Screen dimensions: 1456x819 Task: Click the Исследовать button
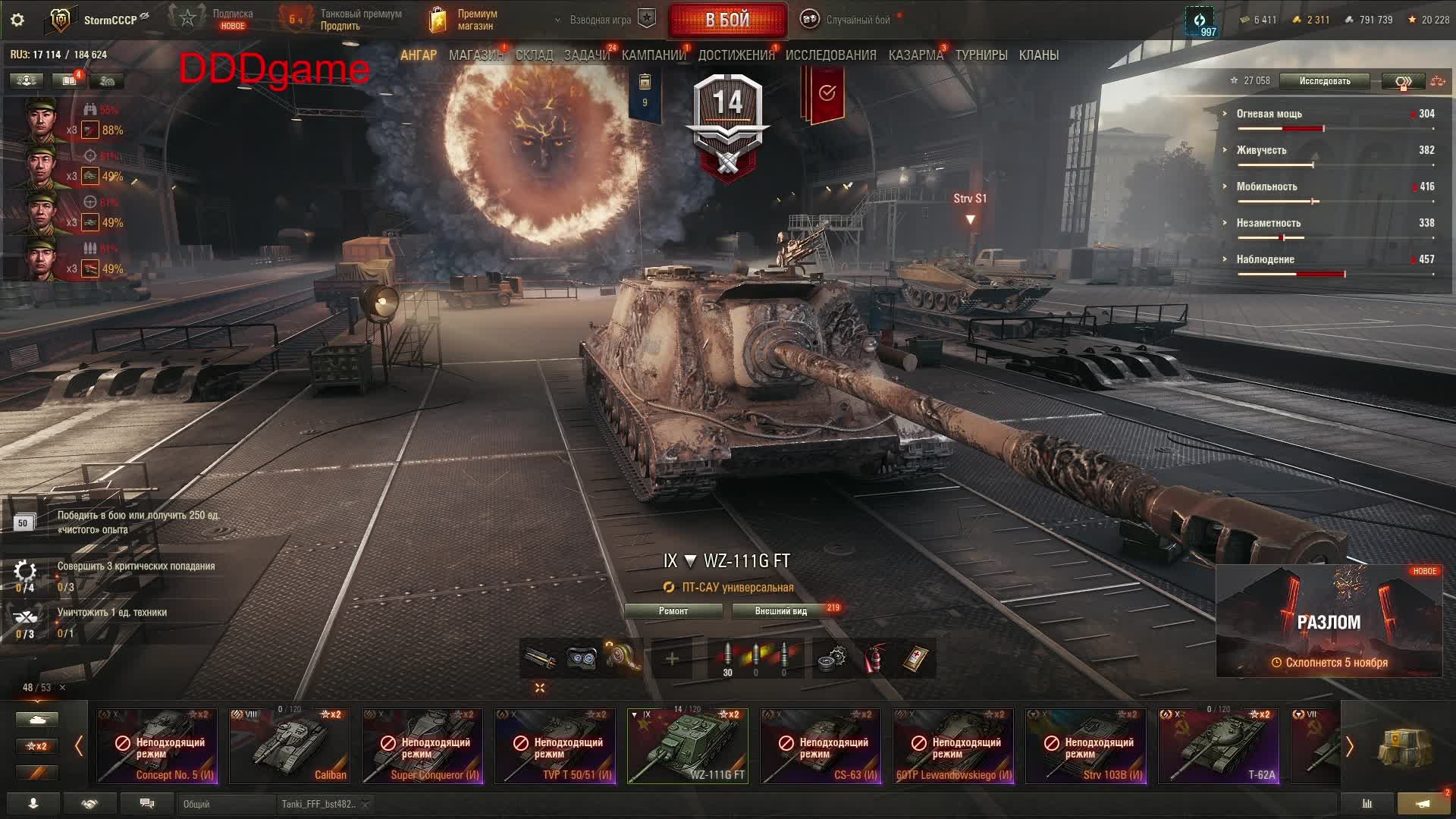point(1324,81)
